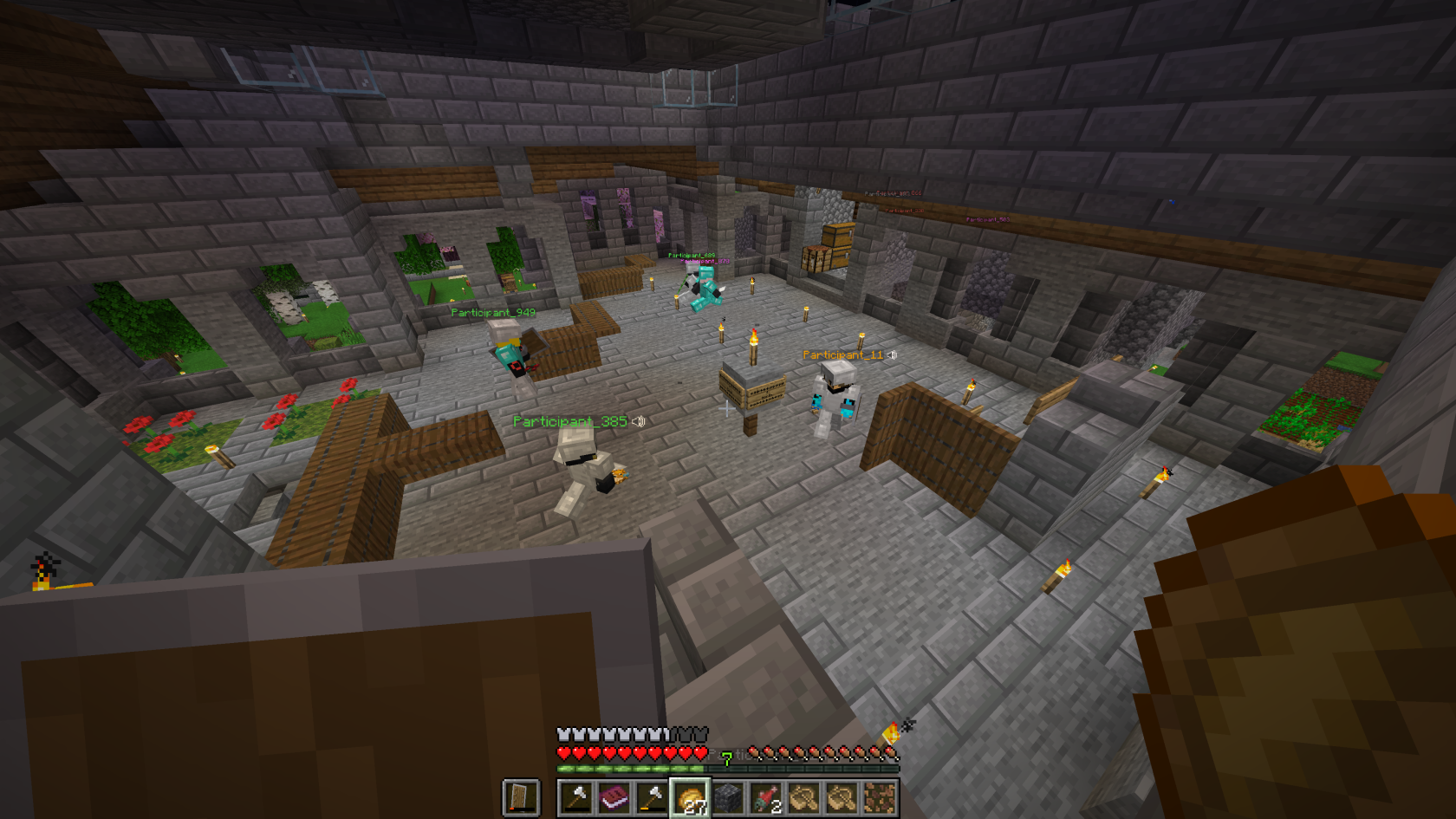Screen dimensions: 1456x819
Task: Select the iron axe beside the shield slot
Action: click(576, 797)
